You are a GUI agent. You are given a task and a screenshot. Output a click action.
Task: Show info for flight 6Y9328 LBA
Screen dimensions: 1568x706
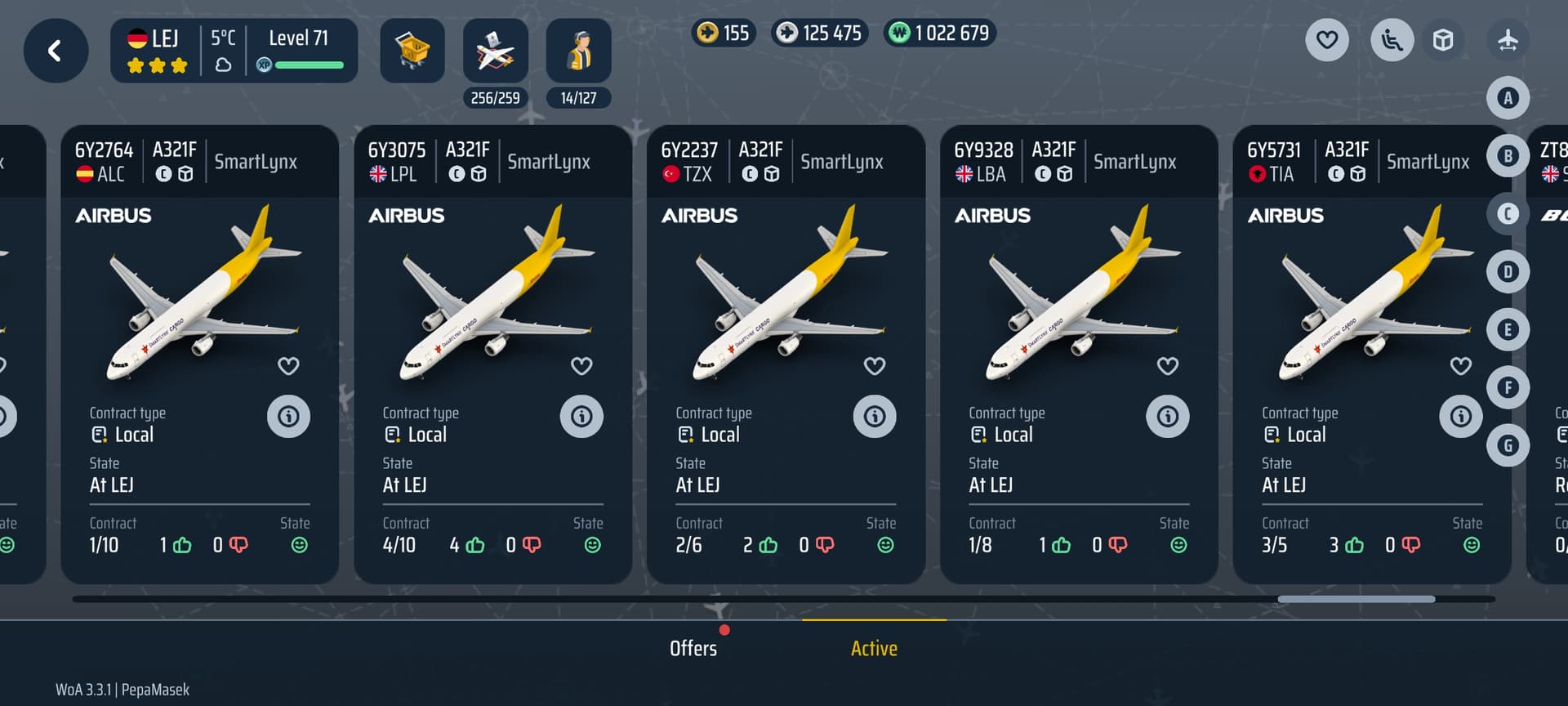point(1168,417)
